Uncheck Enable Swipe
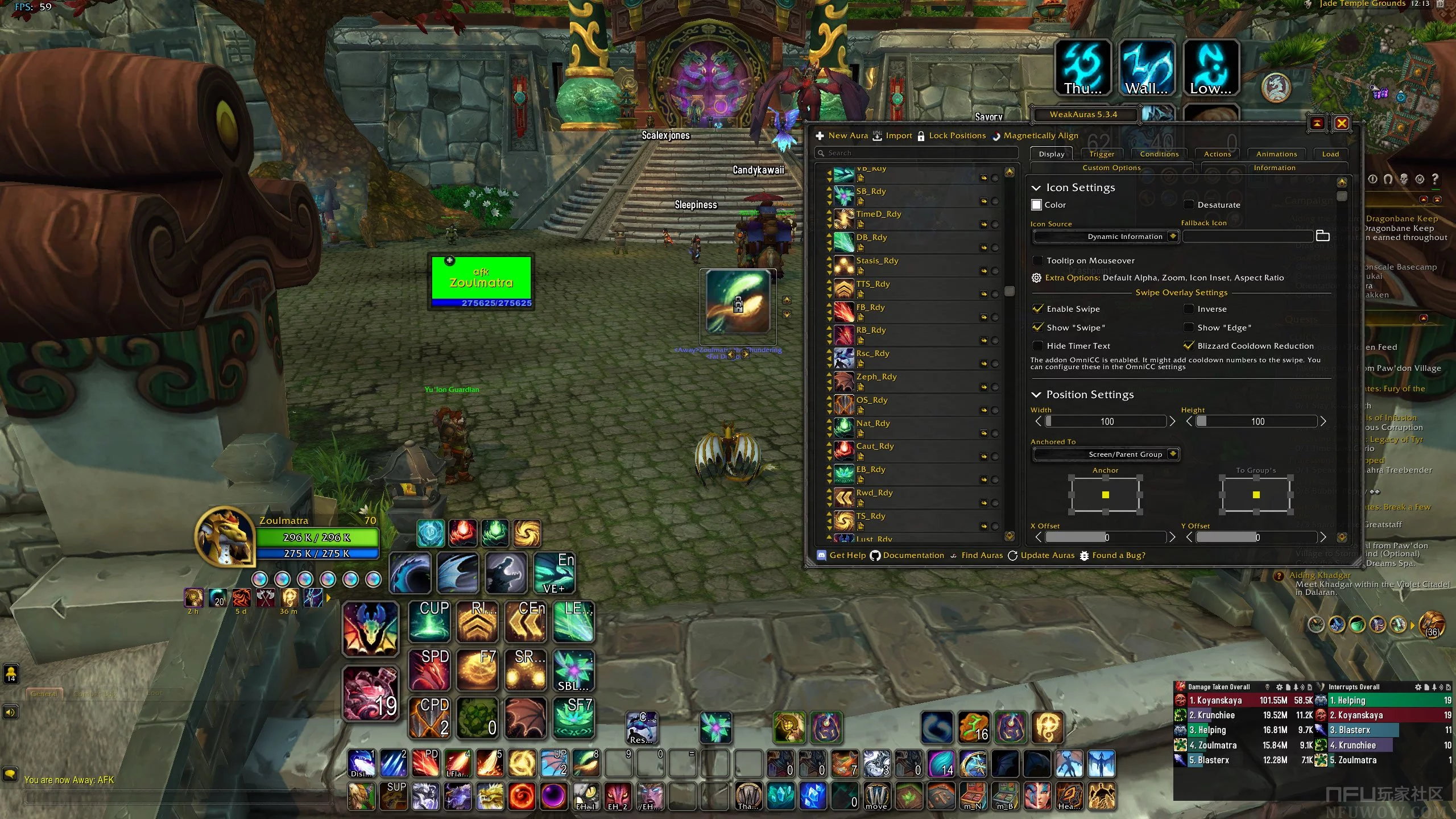Viewport: 1456px width, 819px height. (x=1038, y=309)
